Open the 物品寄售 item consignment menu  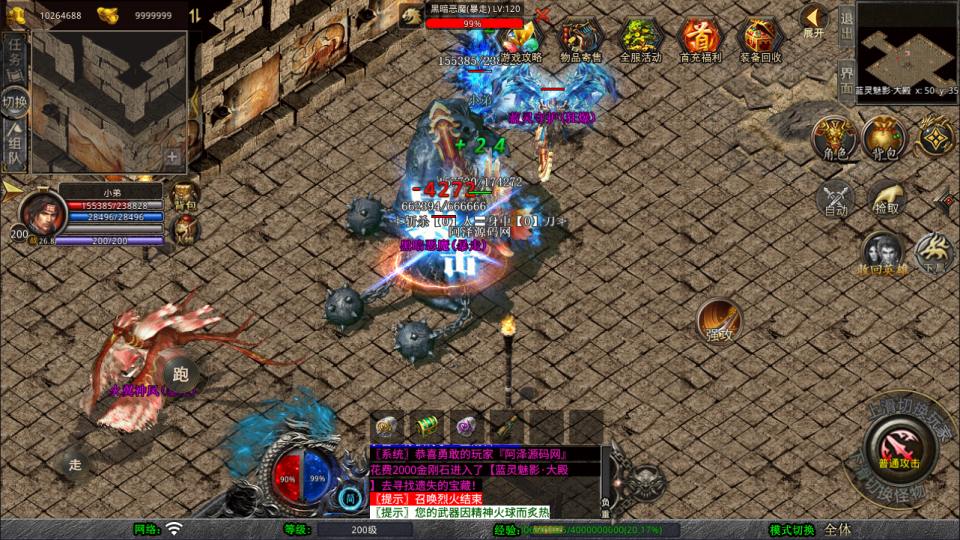[x=580, y=38]
